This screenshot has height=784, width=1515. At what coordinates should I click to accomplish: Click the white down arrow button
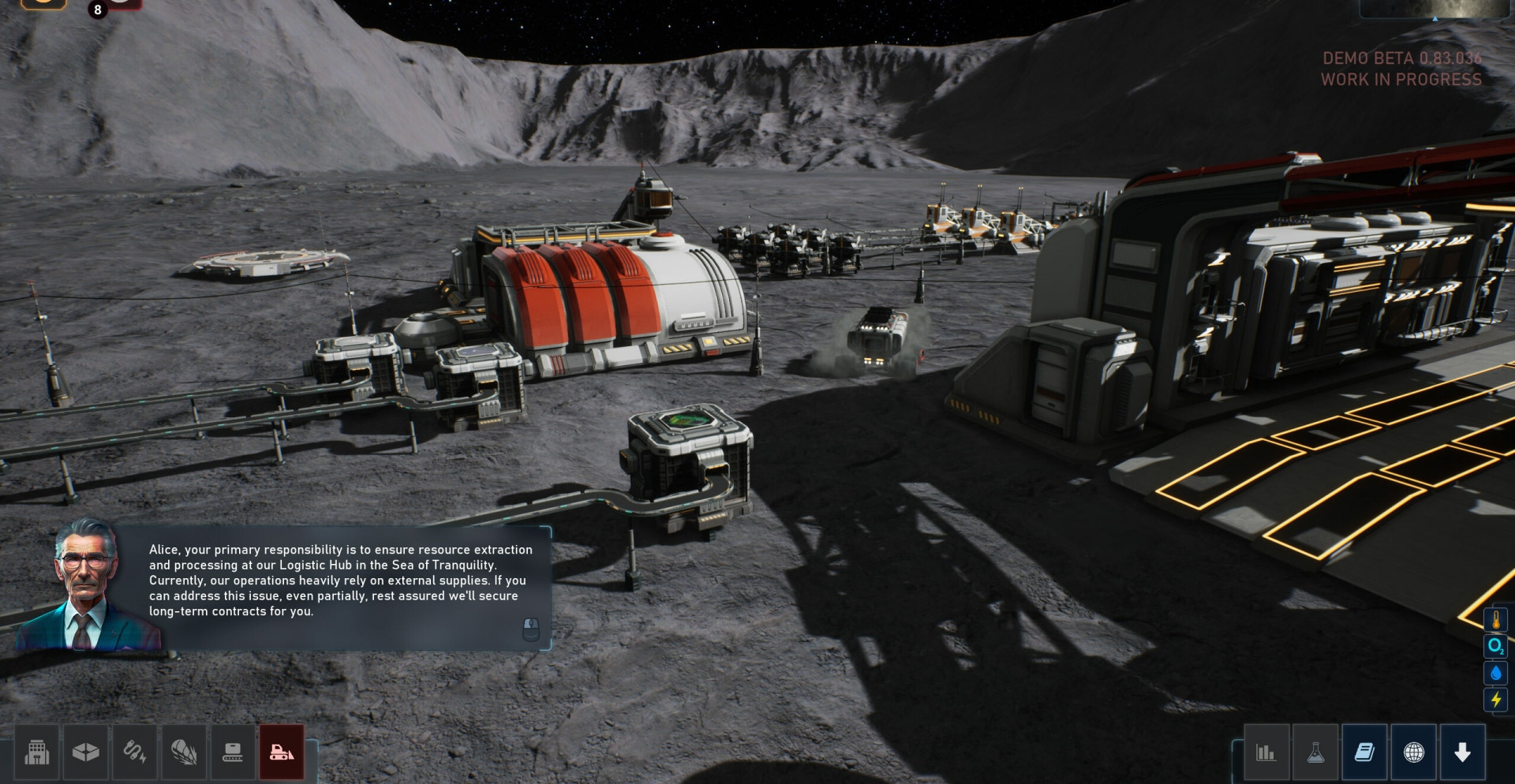[x=1462, y=752]
